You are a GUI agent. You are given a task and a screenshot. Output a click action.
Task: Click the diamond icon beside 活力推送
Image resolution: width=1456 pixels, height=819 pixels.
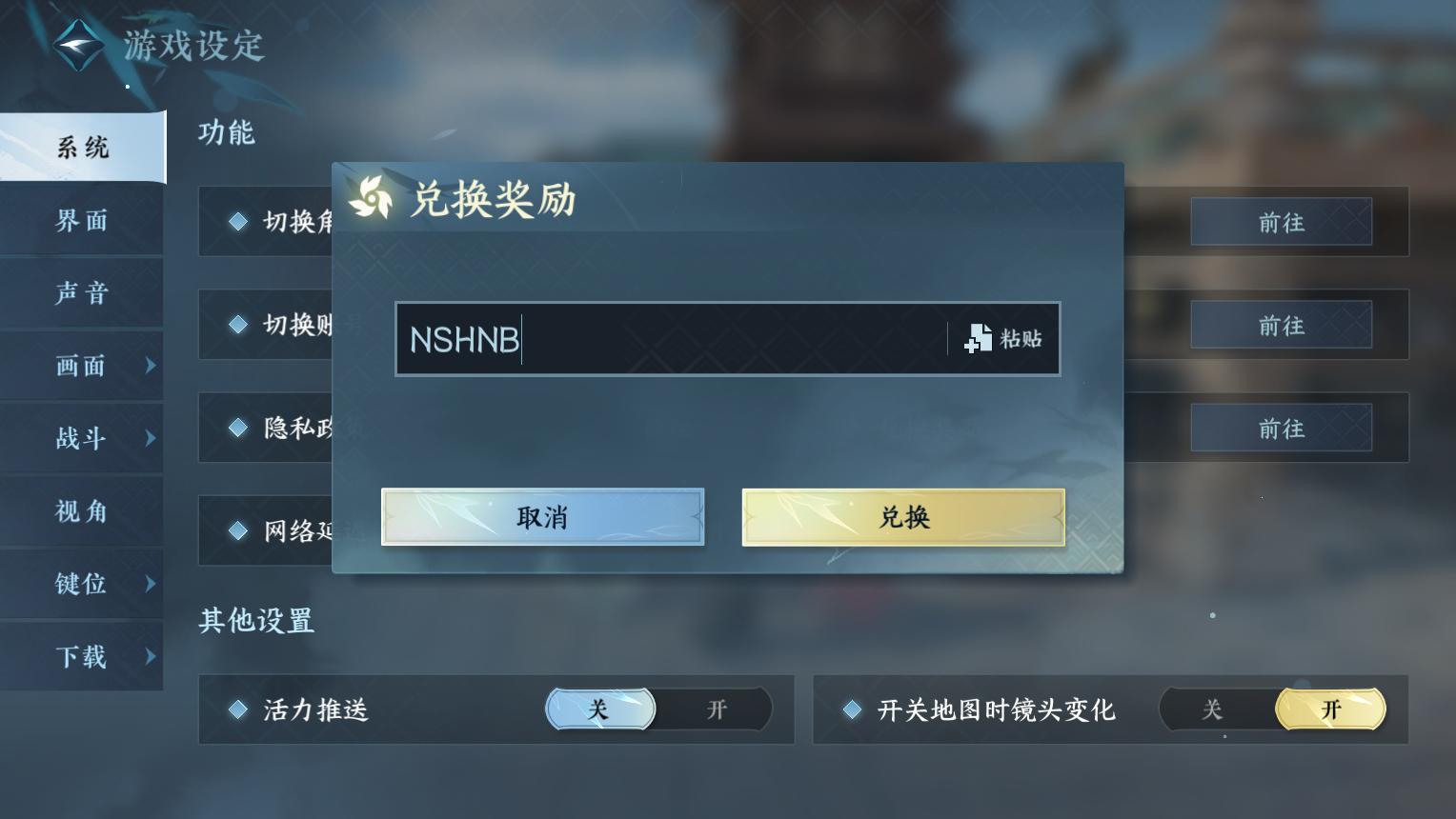[x=238, y=709]
